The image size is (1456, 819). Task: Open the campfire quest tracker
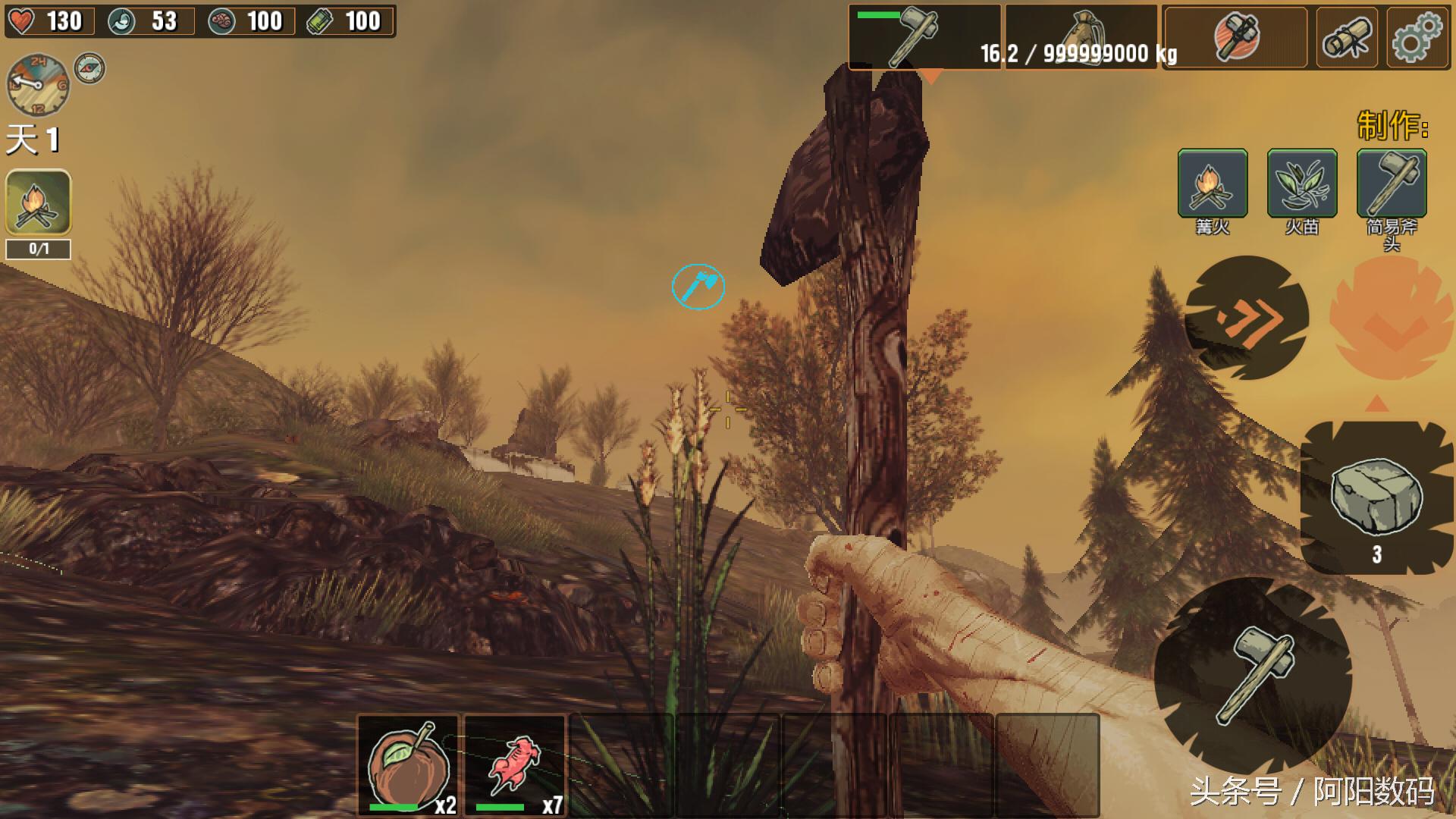click(39, 202)
